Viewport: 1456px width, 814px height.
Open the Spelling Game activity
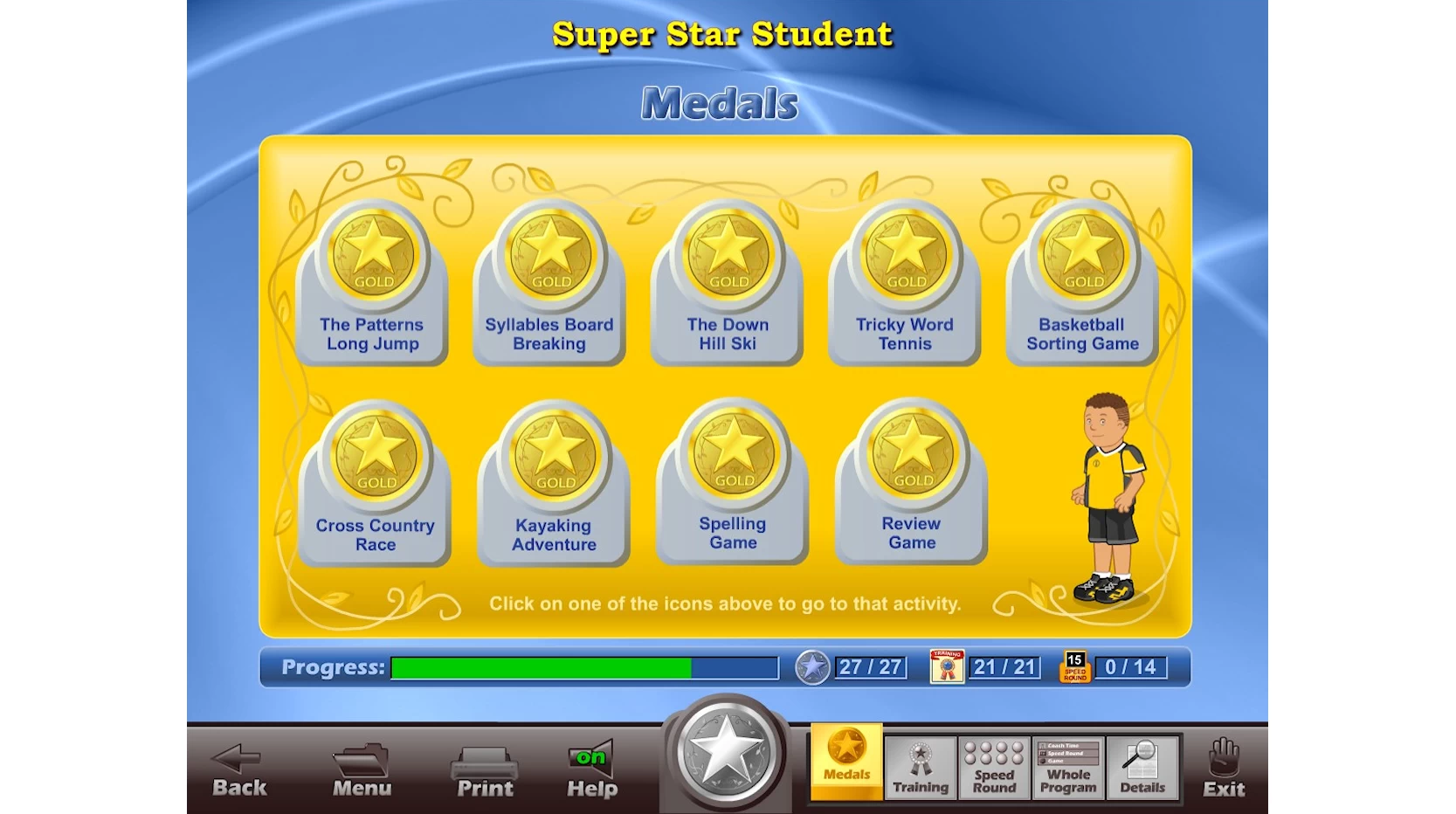733,480
